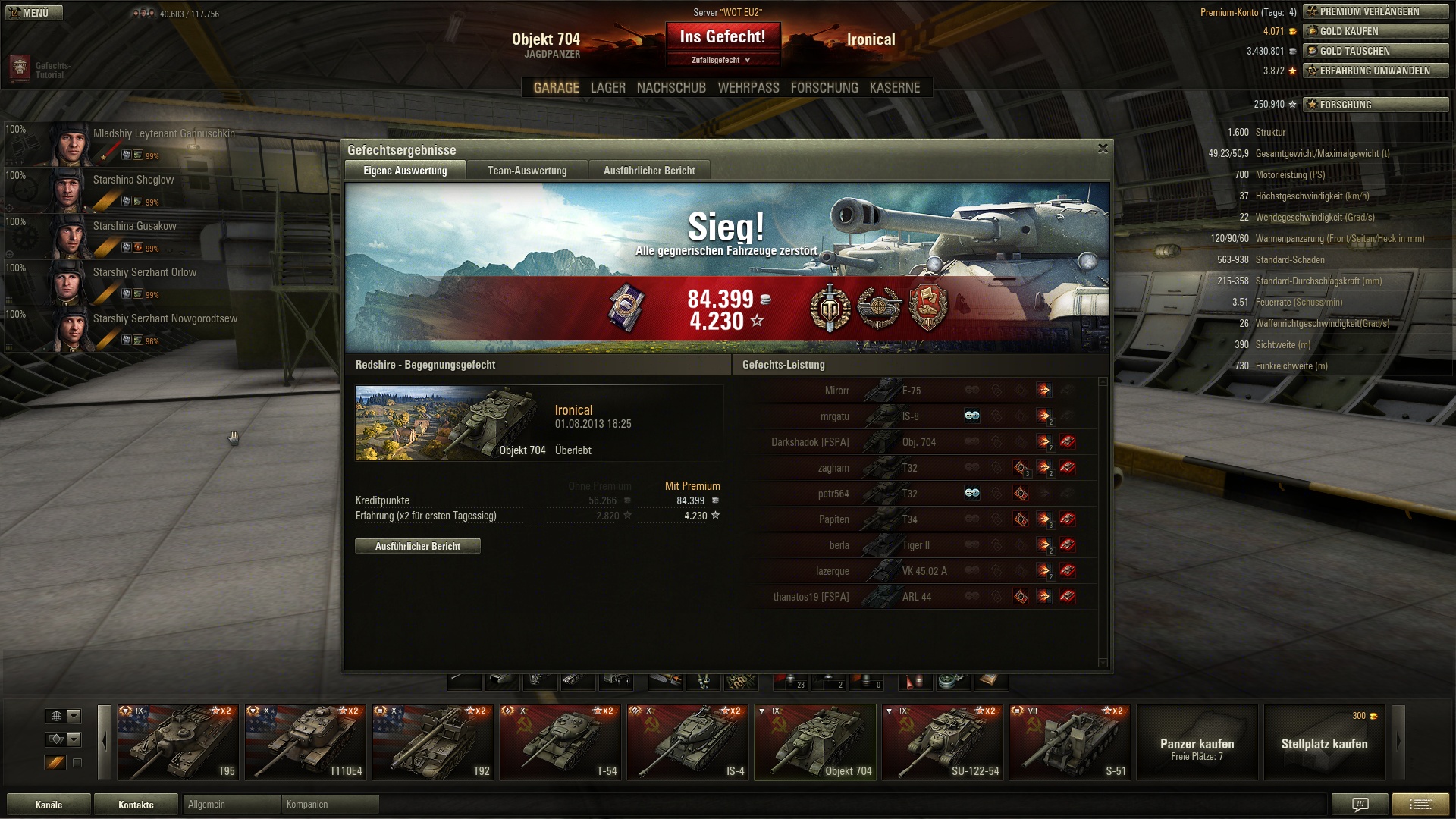Open the Kanäle chat channels
The image size is (1456, 819).
(x=49, y=805)
